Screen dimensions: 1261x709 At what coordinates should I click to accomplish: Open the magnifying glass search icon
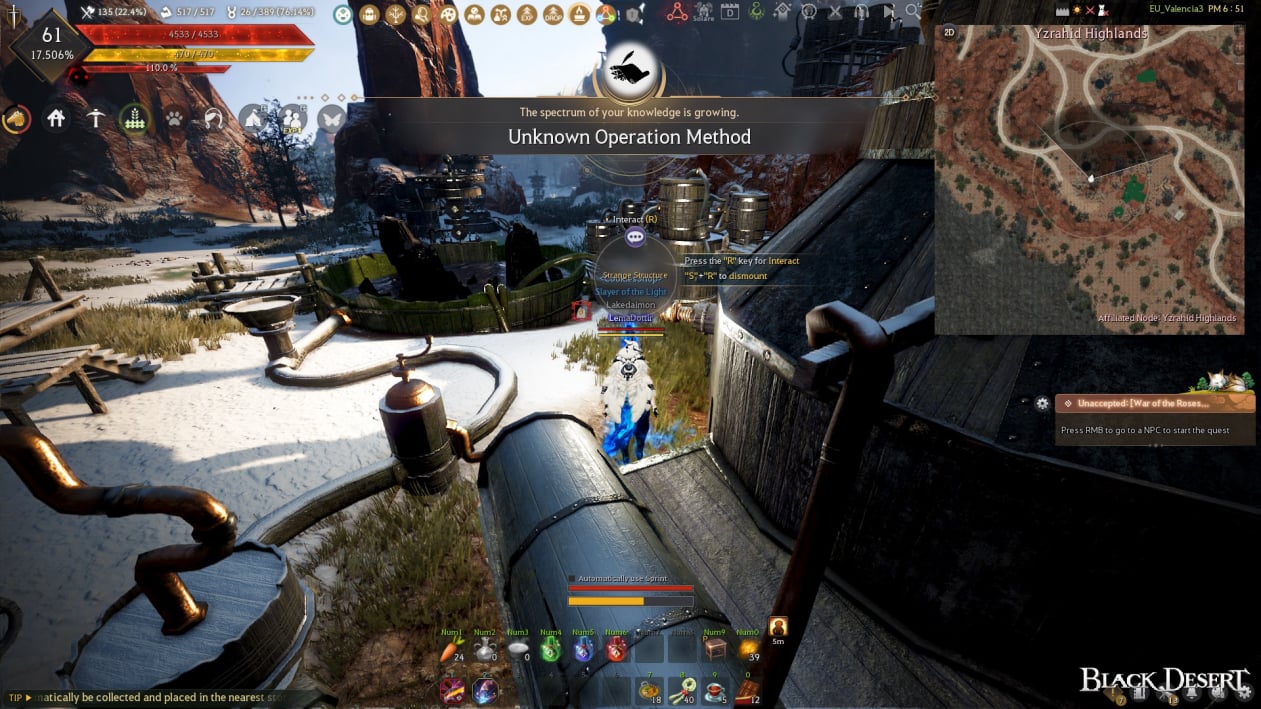[x=913, y=12]
